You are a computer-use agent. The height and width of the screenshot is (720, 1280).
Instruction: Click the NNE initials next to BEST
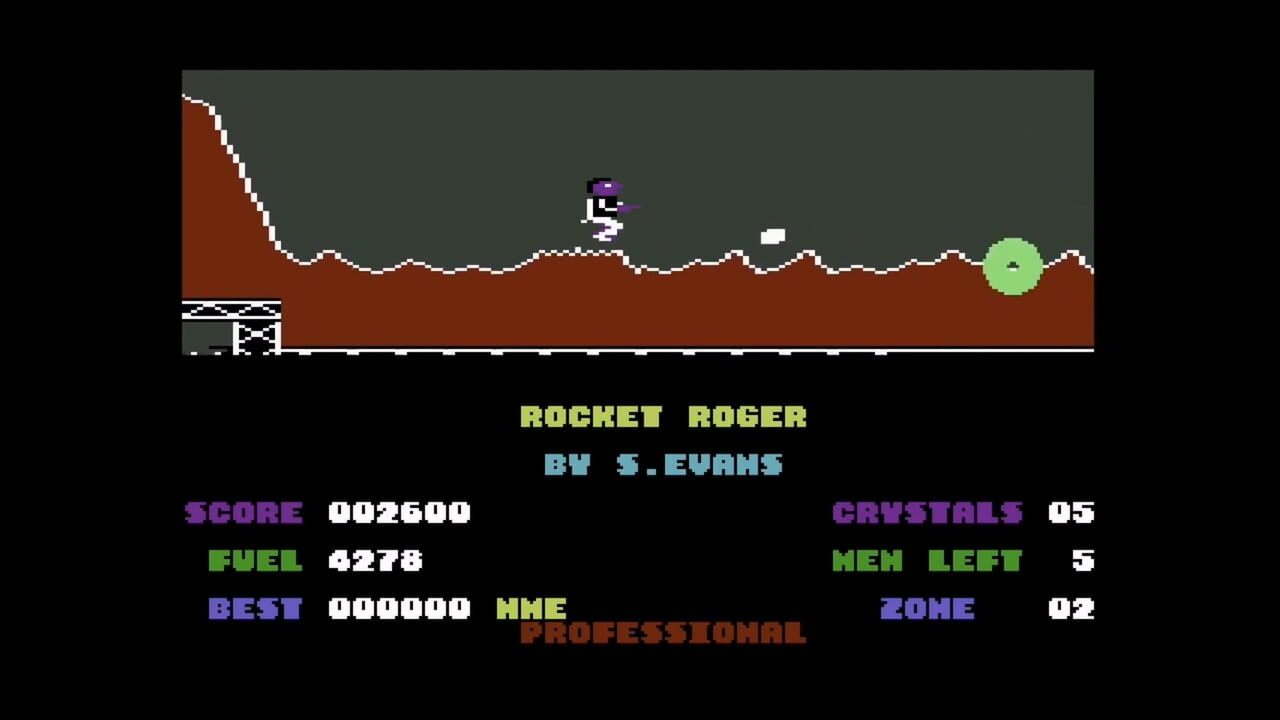(533, 609)
